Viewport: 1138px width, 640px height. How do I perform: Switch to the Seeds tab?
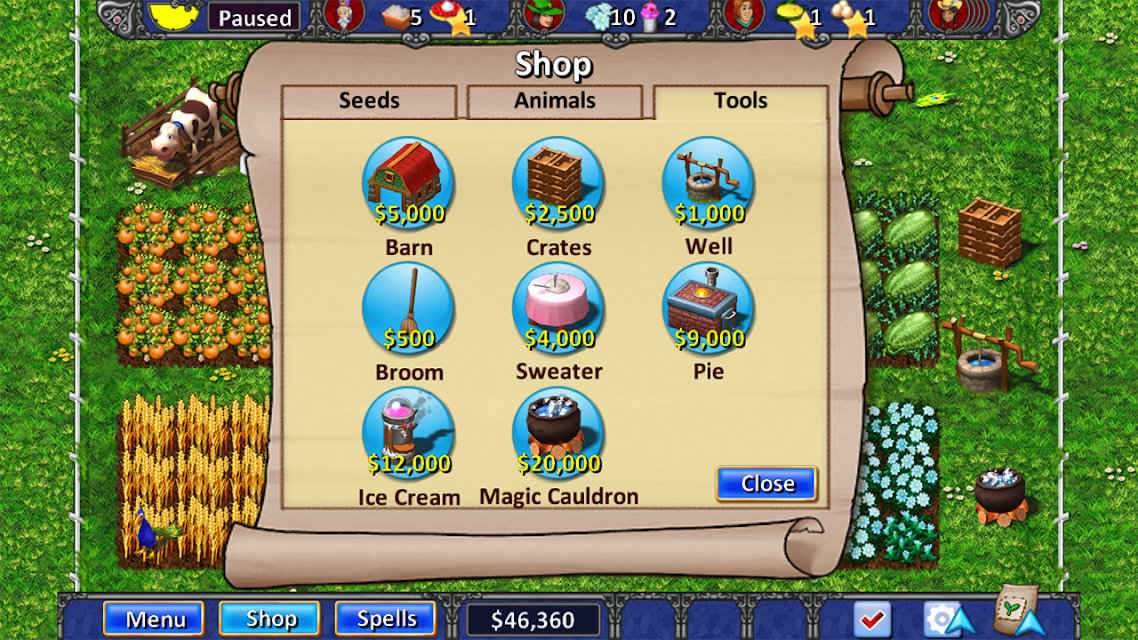[369, 101]
